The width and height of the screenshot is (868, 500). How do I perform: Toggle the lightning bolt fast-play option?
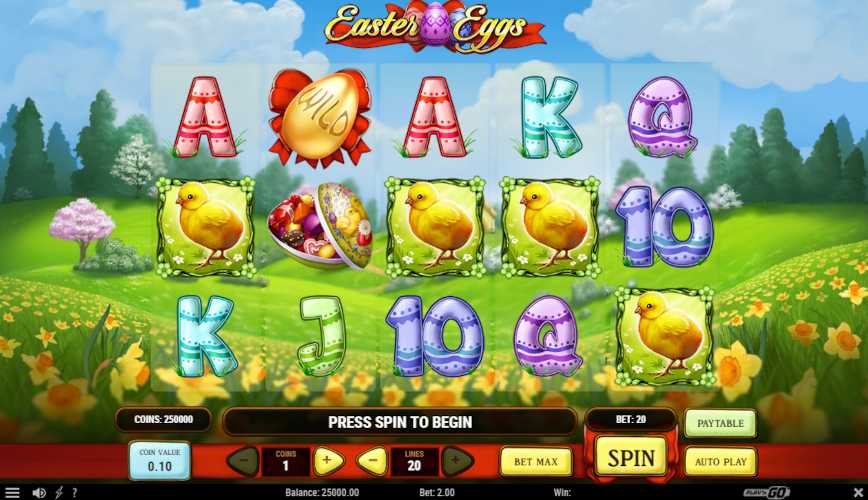59,492
